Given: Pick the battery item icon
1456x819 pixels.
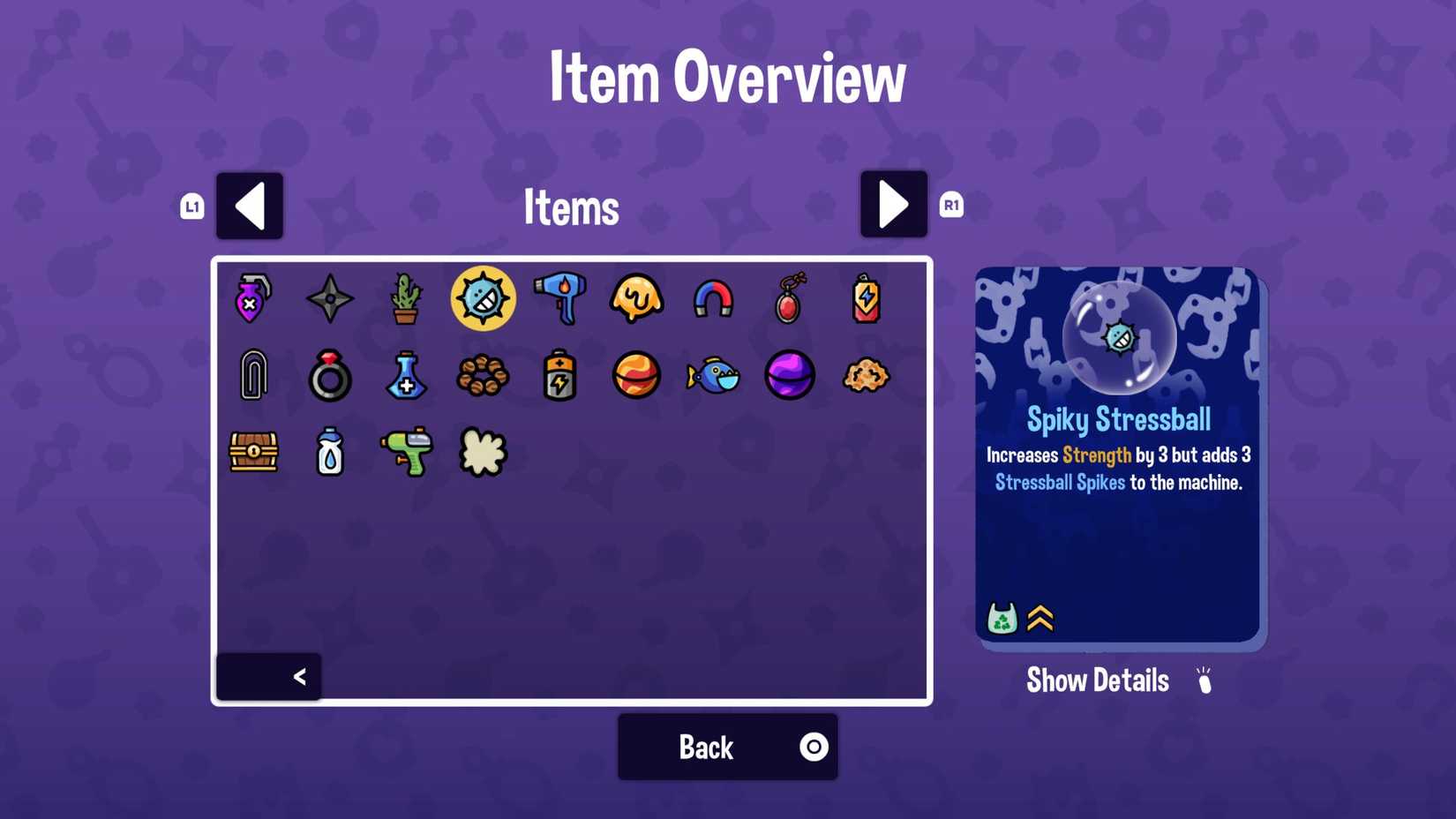Looking at the screenshot, I should tap(559, 376).
